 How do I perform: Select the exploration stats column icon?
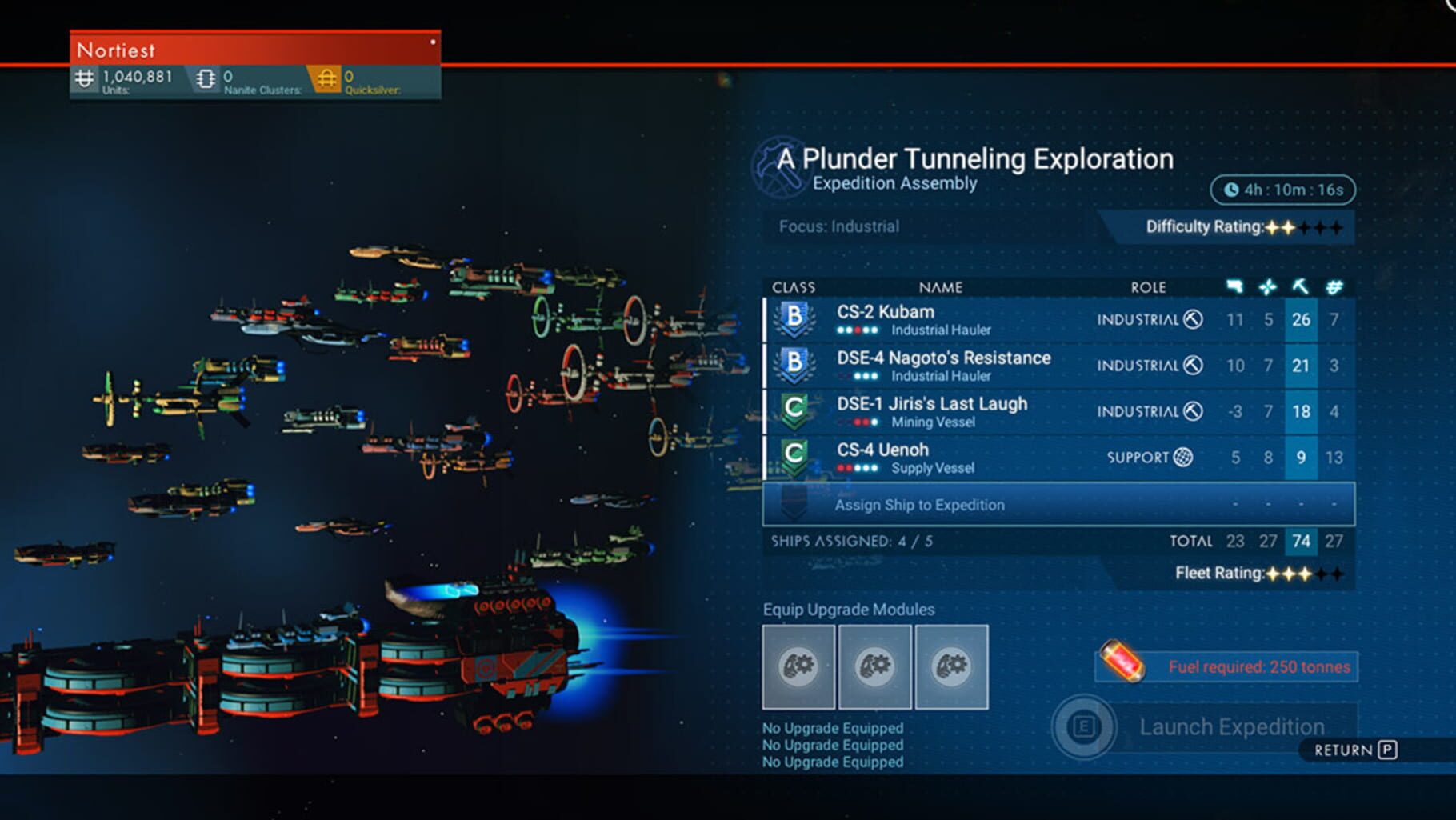1267,286
